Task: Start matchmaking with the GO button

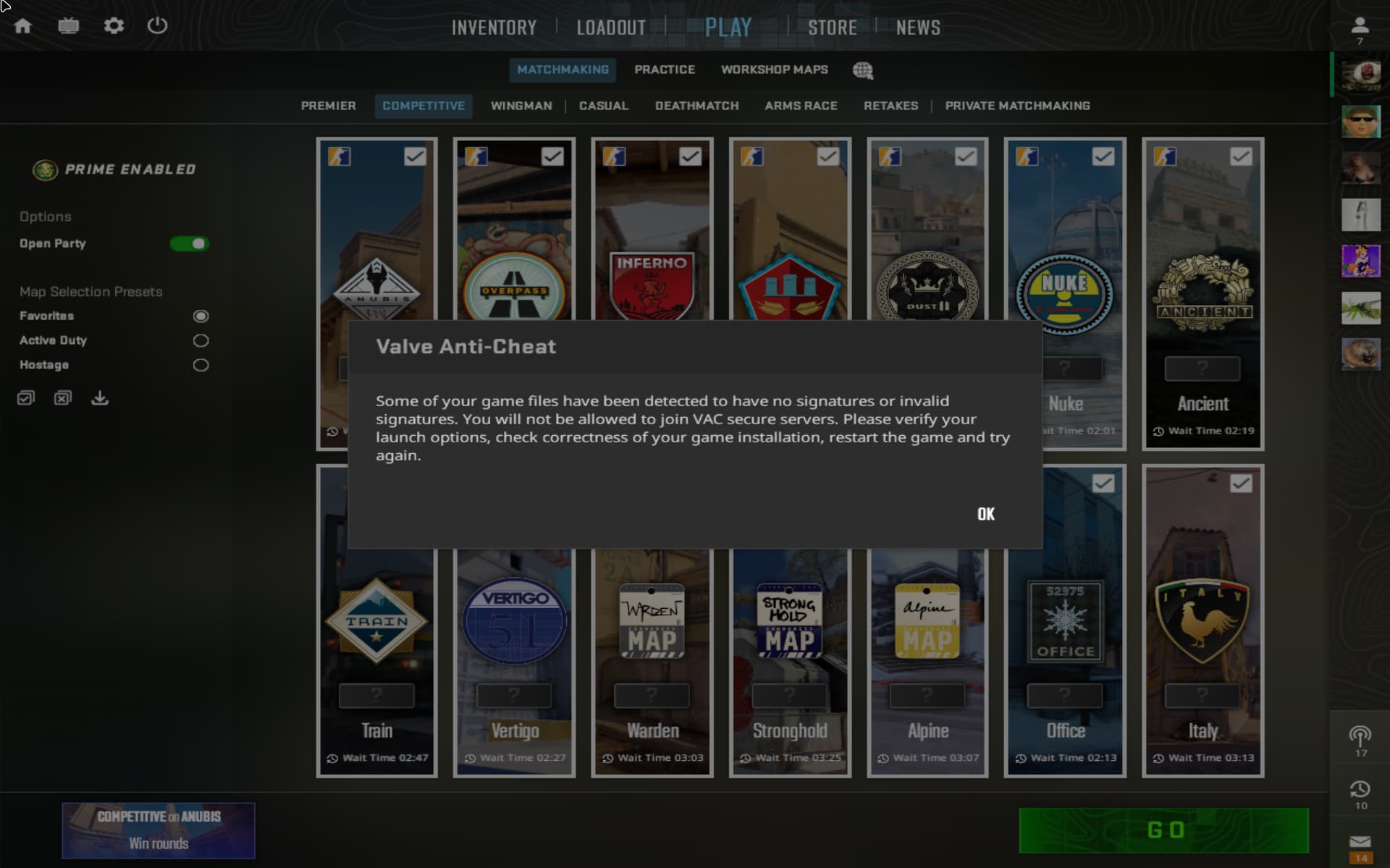Action: [1163, 830]
